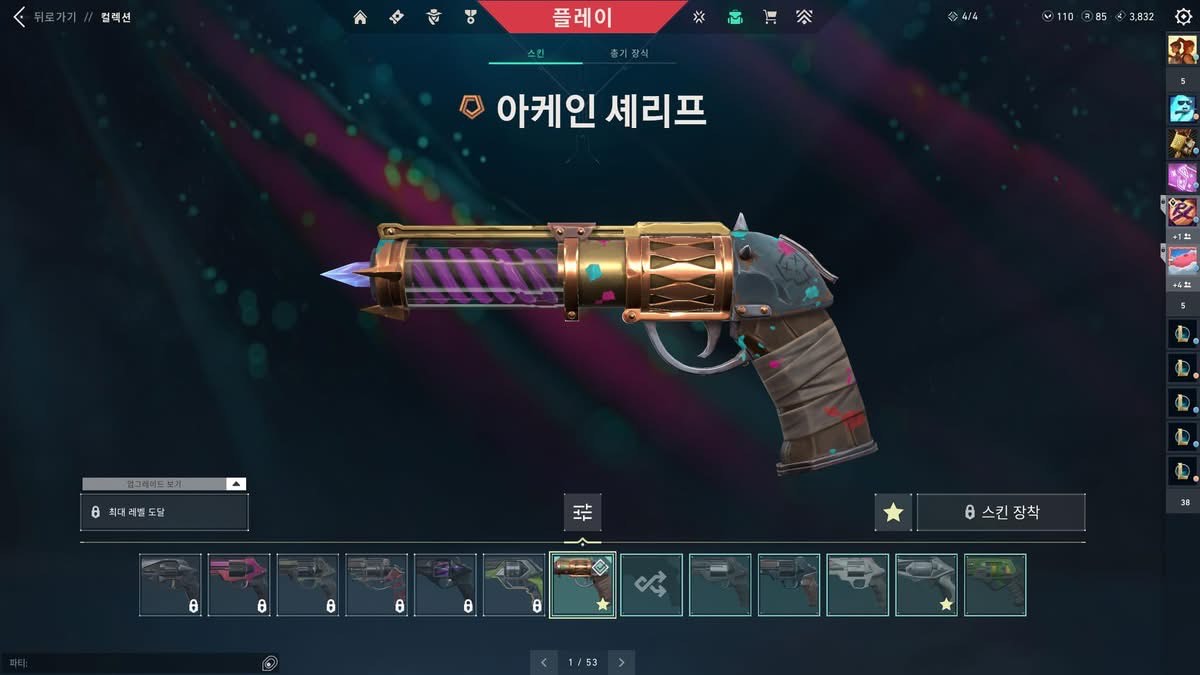
Task: Choose the pink-striped Sheriff skin thumbnail
Action: point(239,585)
